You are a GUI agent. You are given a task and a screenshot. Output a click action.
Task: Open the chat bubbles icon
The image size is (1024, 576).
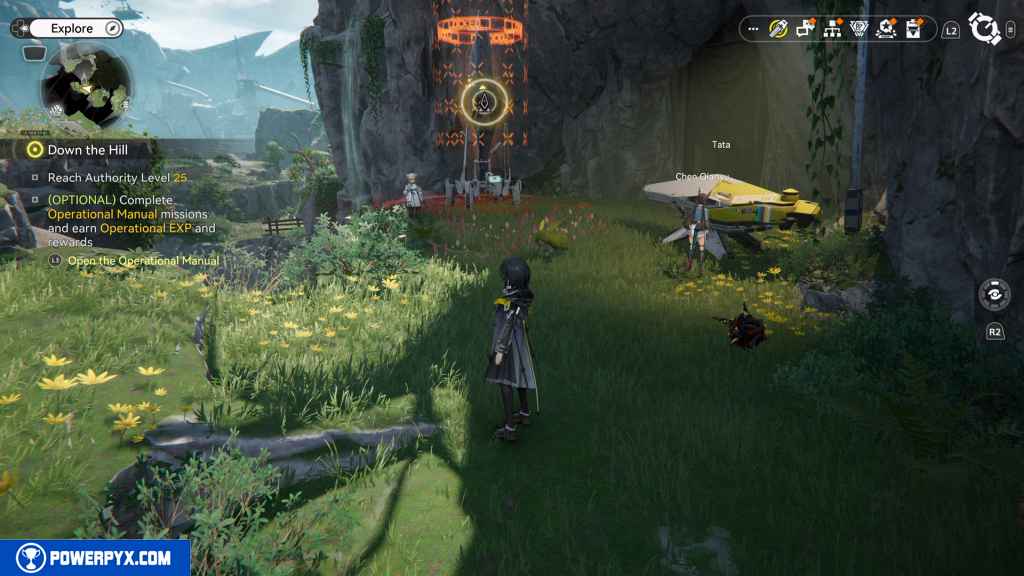point(805,29)
